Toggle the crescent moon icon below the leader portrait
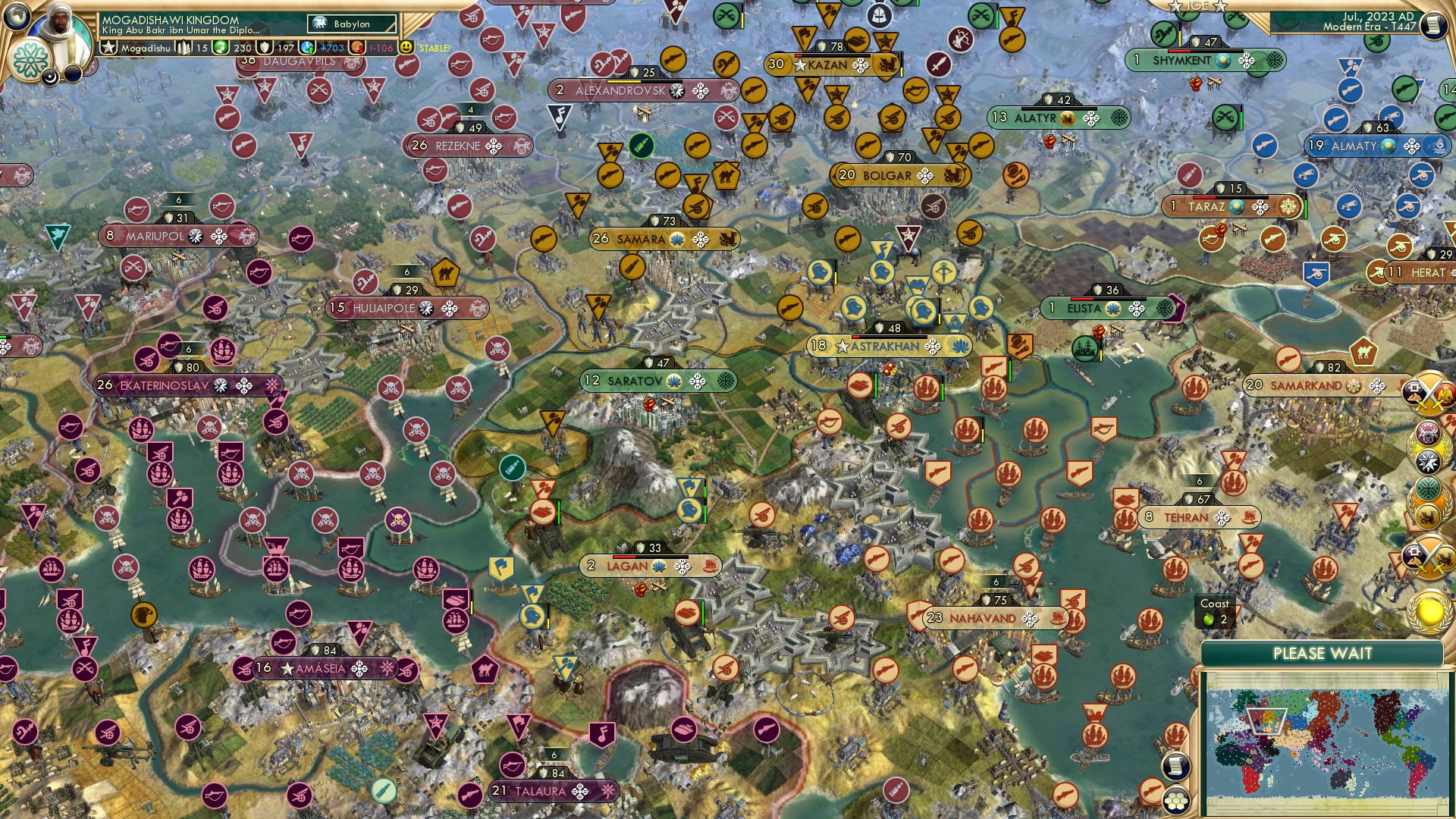Screen dimensions: 1456x819 tap(50, 75)
